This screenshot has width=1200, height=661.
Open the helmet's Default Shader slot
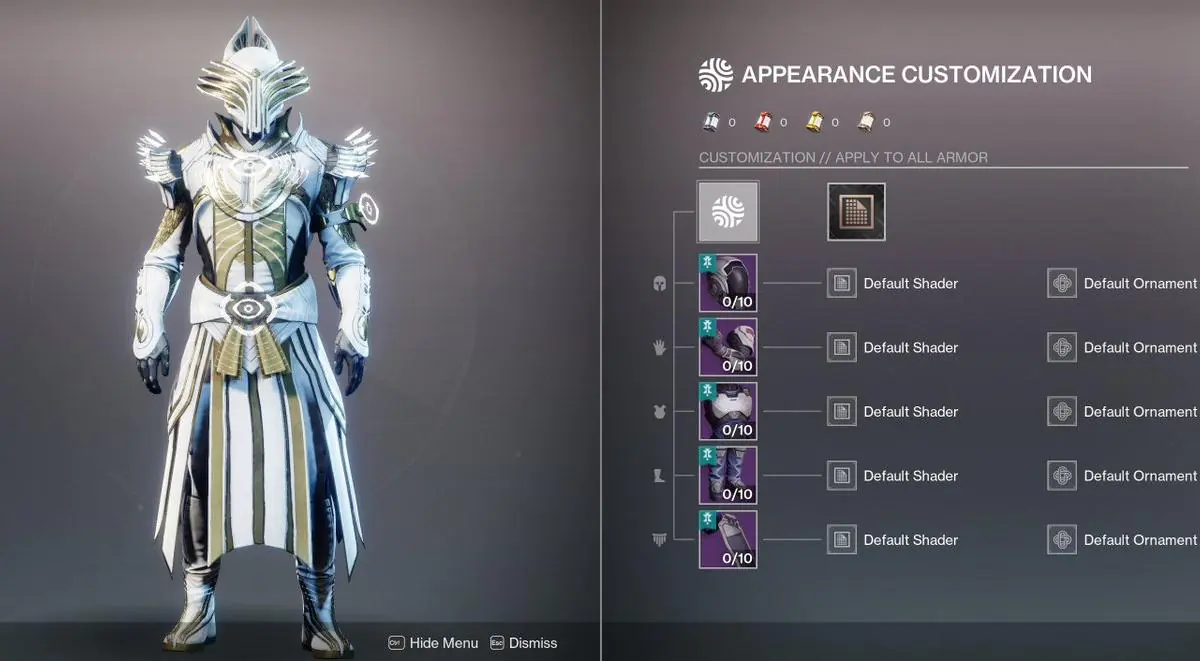(842, 283)
